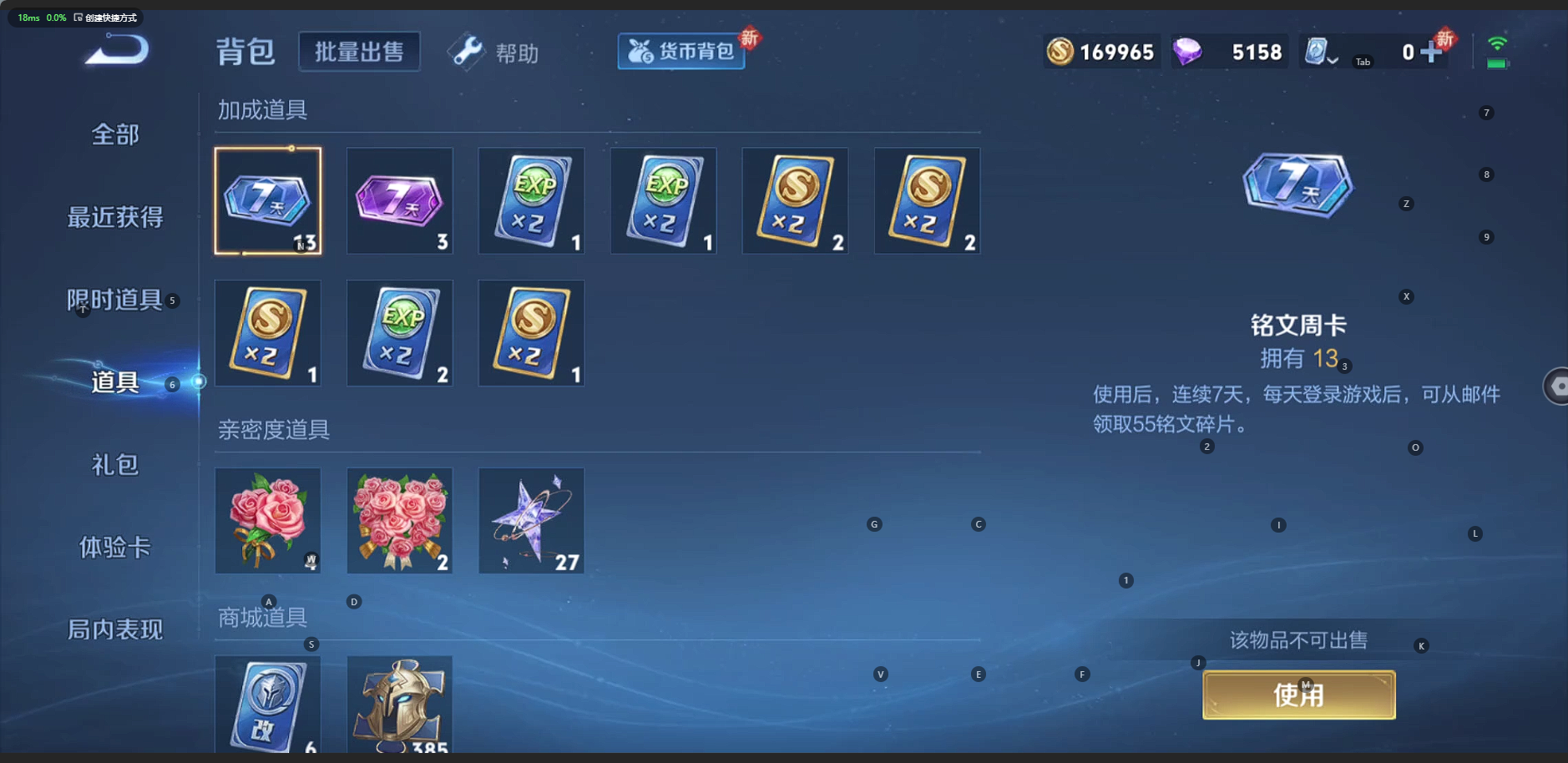Select the purple 7-day card item
1568x763 pixels.
point(399,201)
